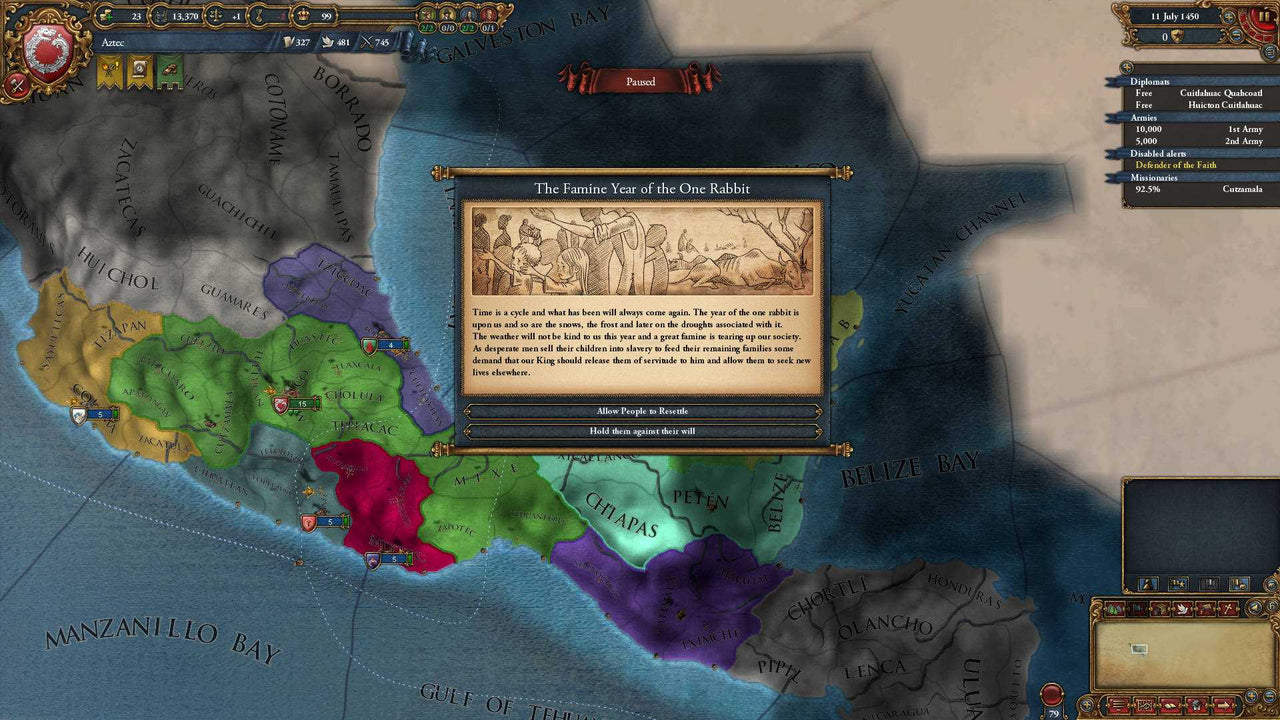Collapse the Diplomats section in the outliner
1280x720 pixels.
tap(1150, 81)
